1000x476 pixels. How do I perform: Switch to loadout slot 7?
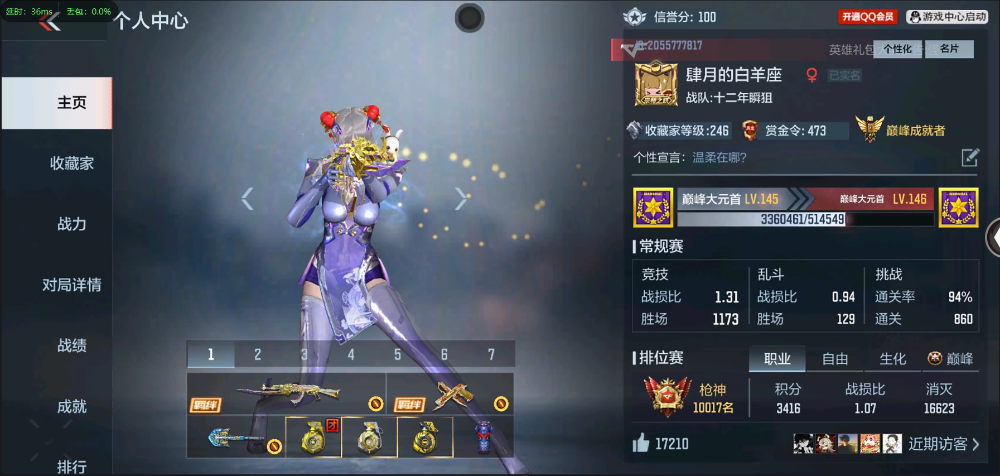pyautogui.click(x=491, y=354)
